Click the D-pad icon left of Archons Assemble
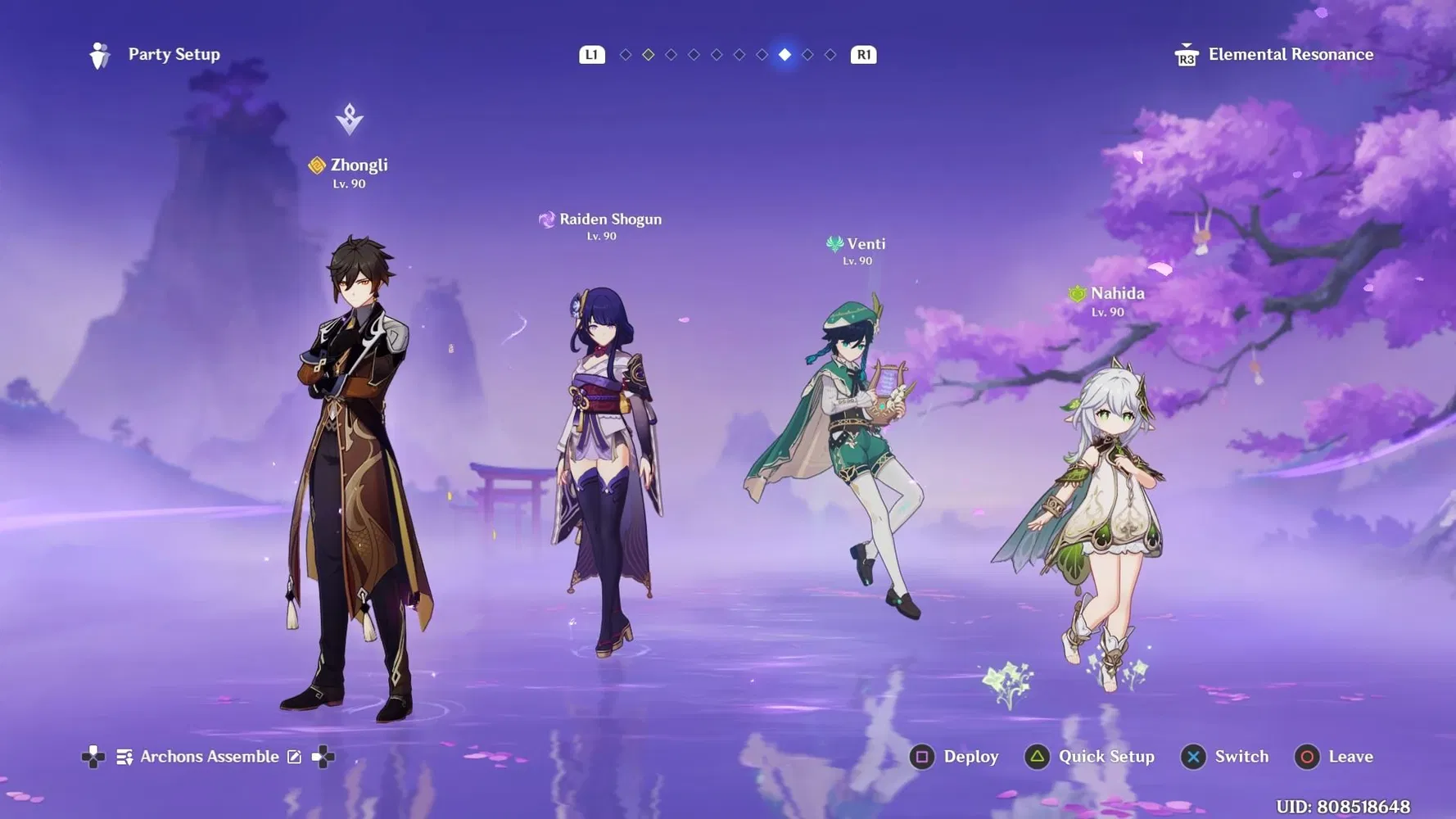The width and height of the screenshot is (1456, 819). pyautogui.click(x=94, y=757)
